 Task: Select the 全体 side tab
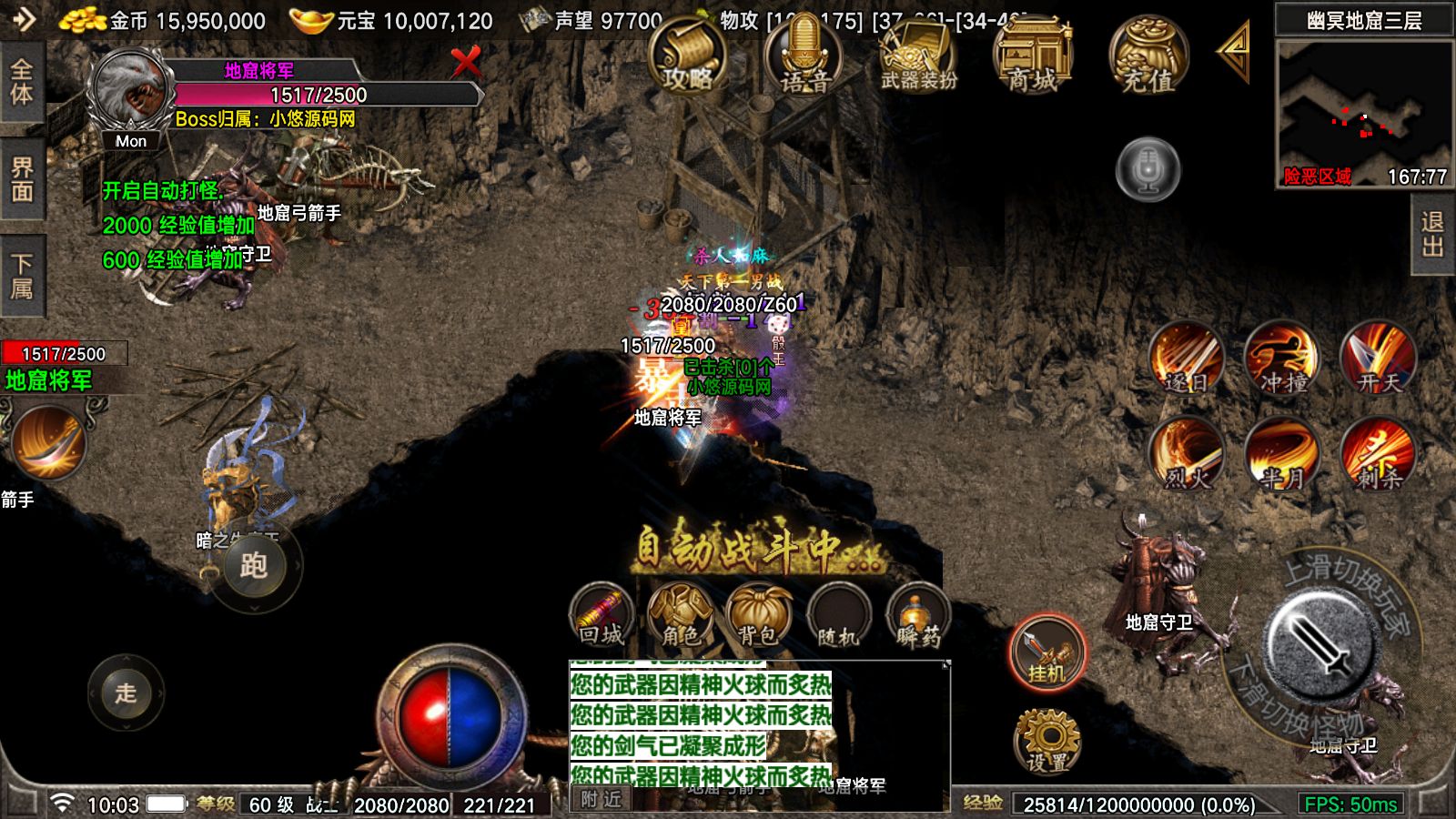(22, 83)
